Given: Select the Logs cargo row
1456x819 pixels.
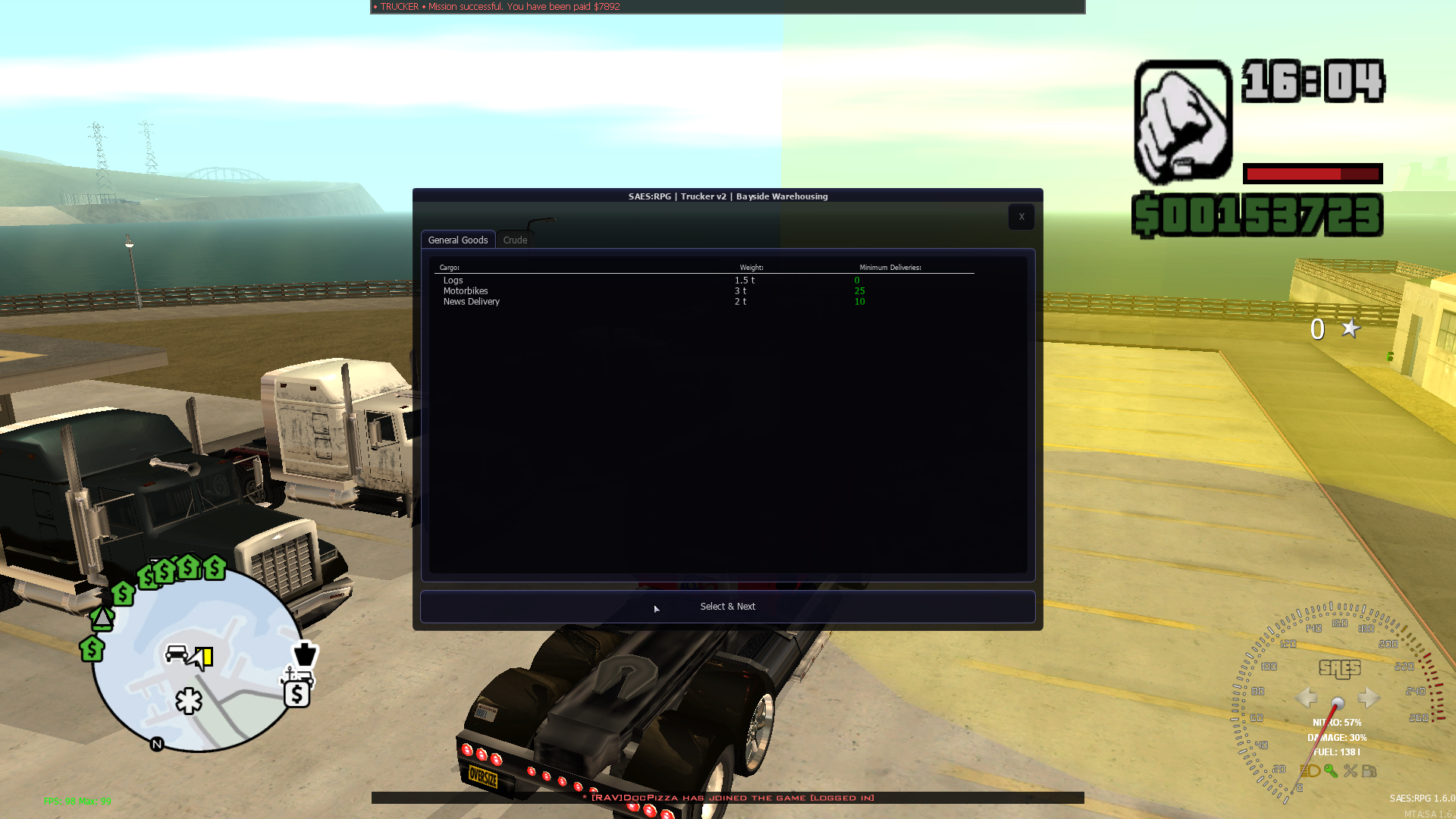Looking at the screenshot, I should pos(453,280).
